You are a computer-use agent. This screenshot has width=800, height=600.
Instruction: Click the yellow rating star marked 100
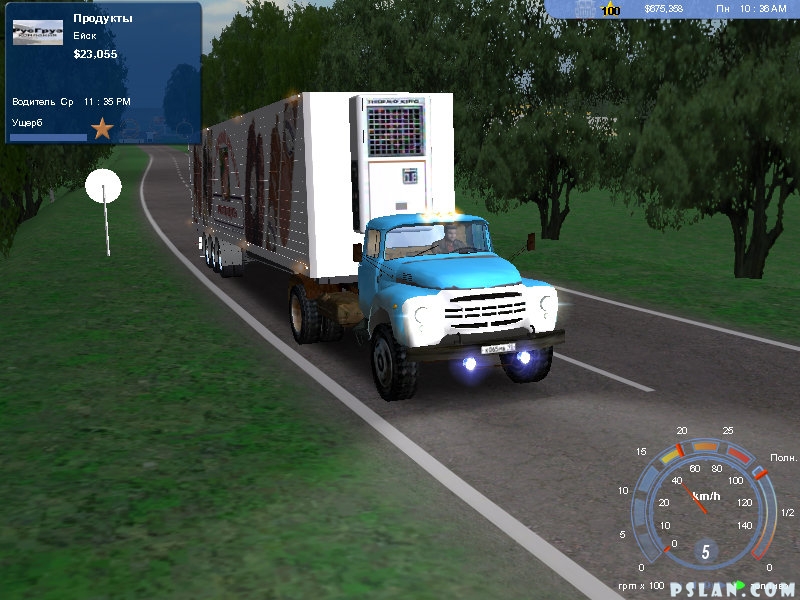pyautogui.click(x=610, y=9)
